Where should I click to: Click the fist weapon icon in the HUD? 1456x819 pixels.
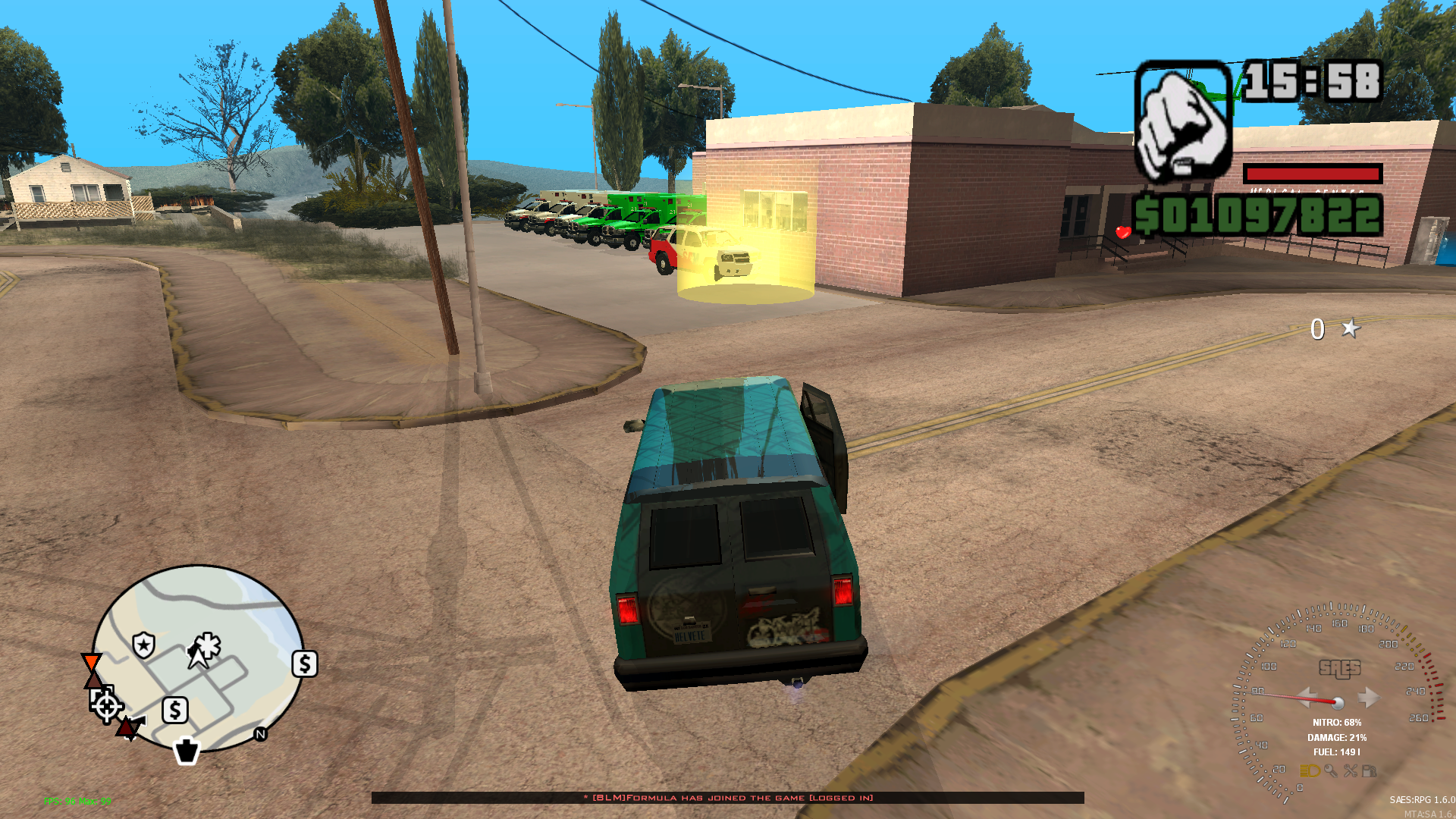(1183, 121)
